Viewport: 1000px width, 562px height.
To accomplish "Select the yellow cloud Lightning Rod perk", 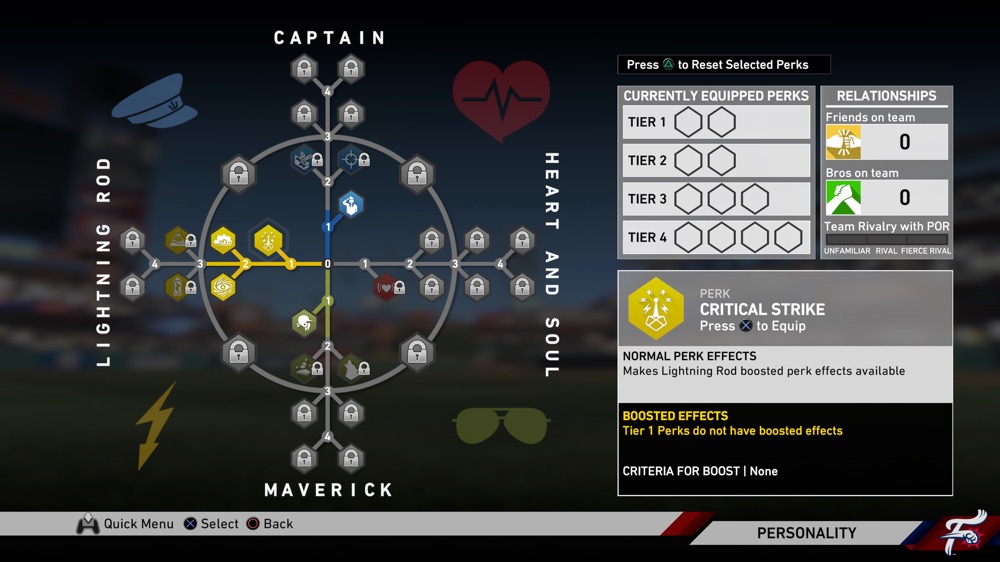I will 223,240.
